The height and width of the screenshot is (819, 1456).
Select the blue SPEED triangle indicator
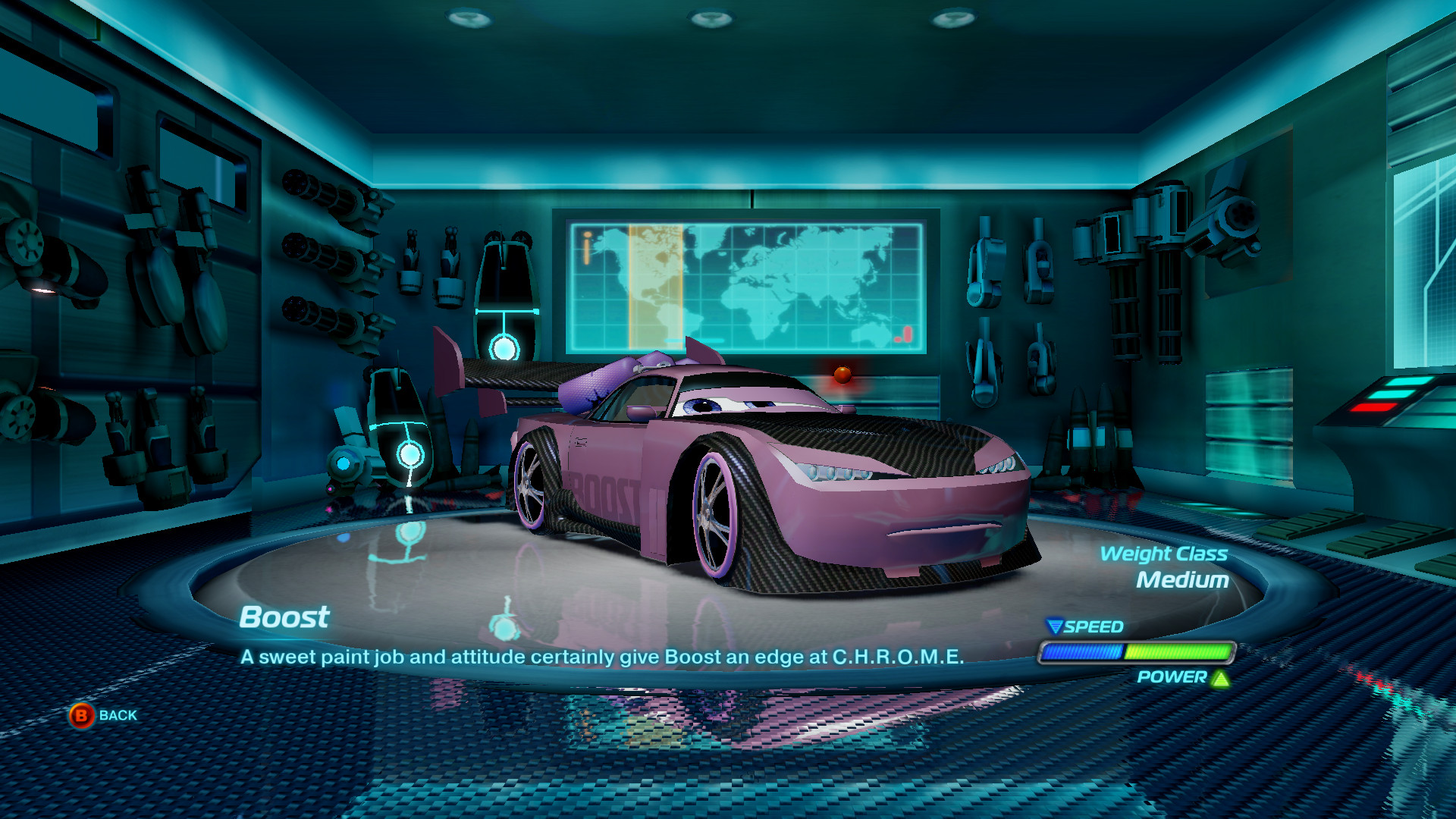point(1056,628)
